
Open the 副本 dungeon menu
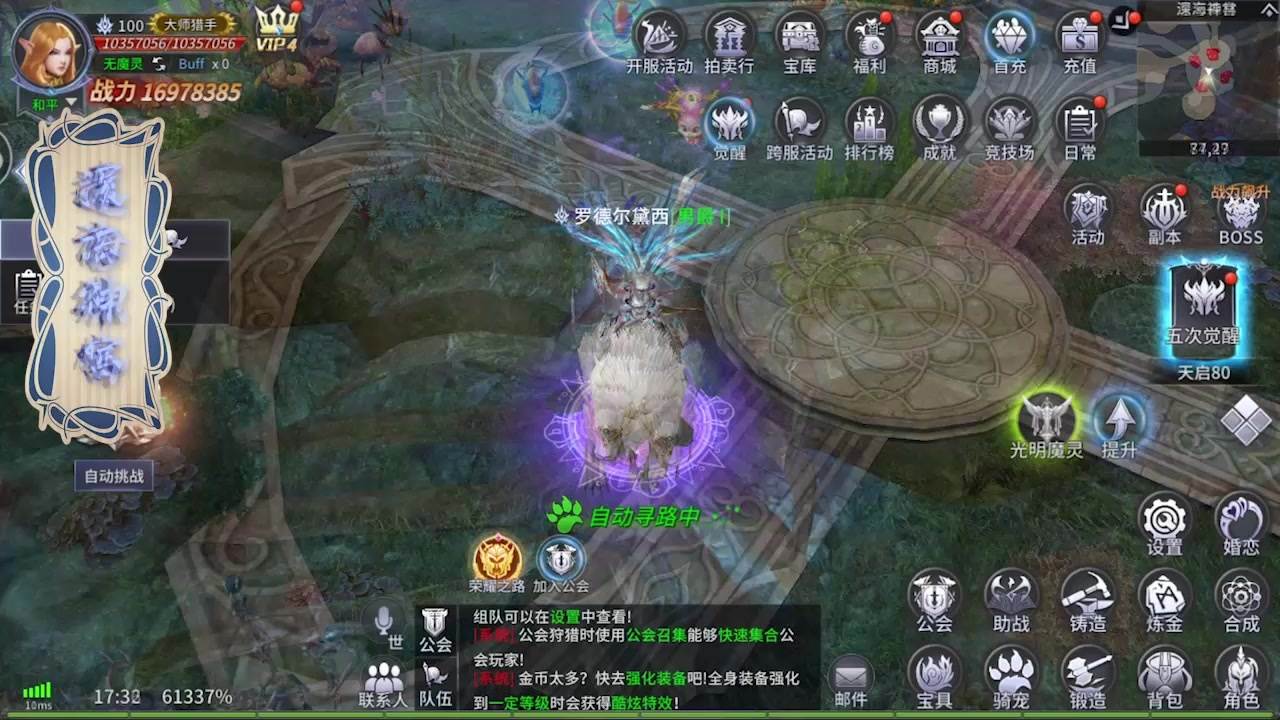1163,212
